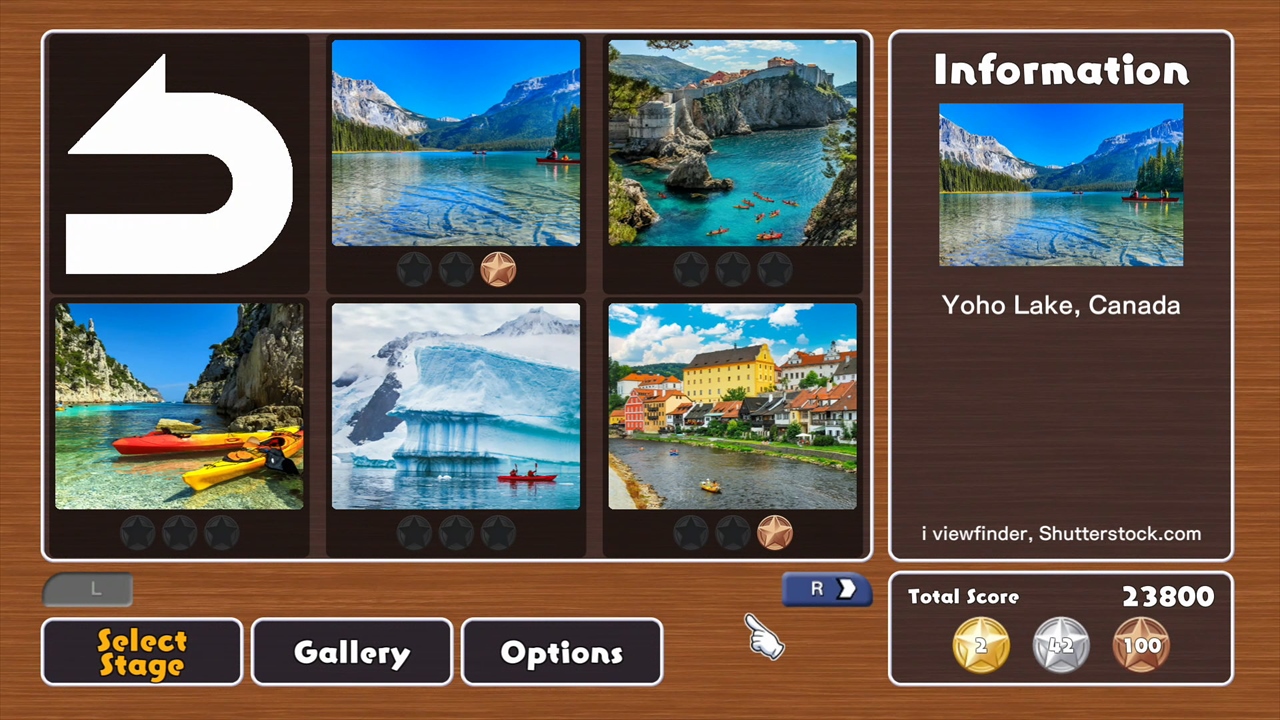Click the Shutterstock credit text

(1061, 534)
